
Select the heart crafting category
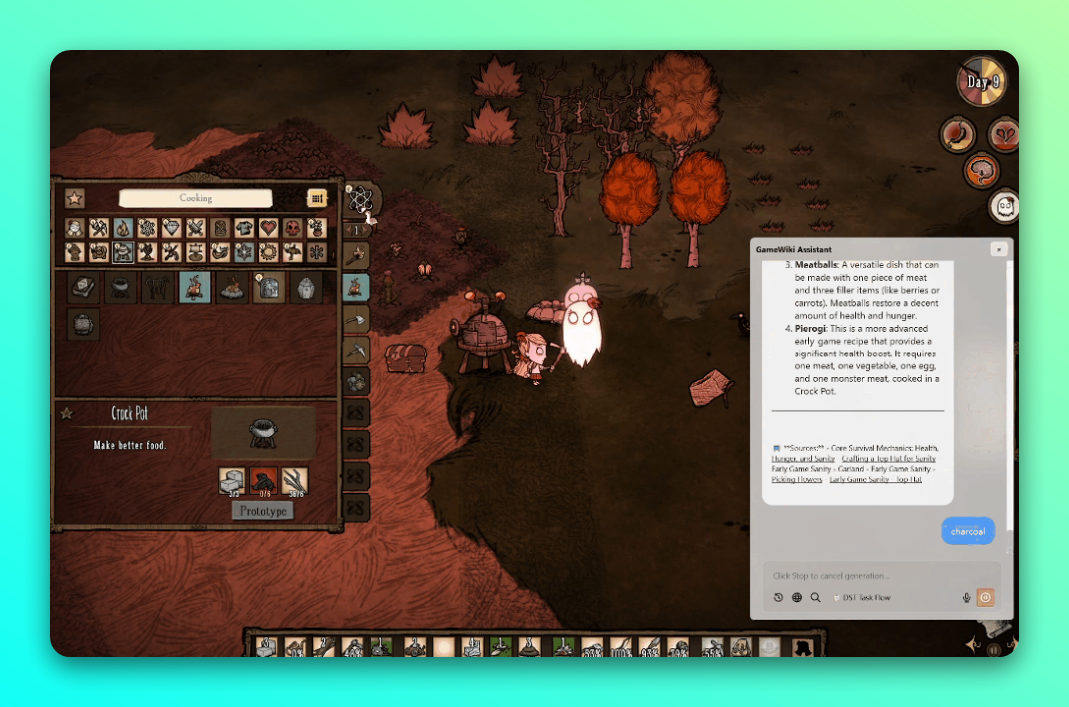click(x=268, y=228)
